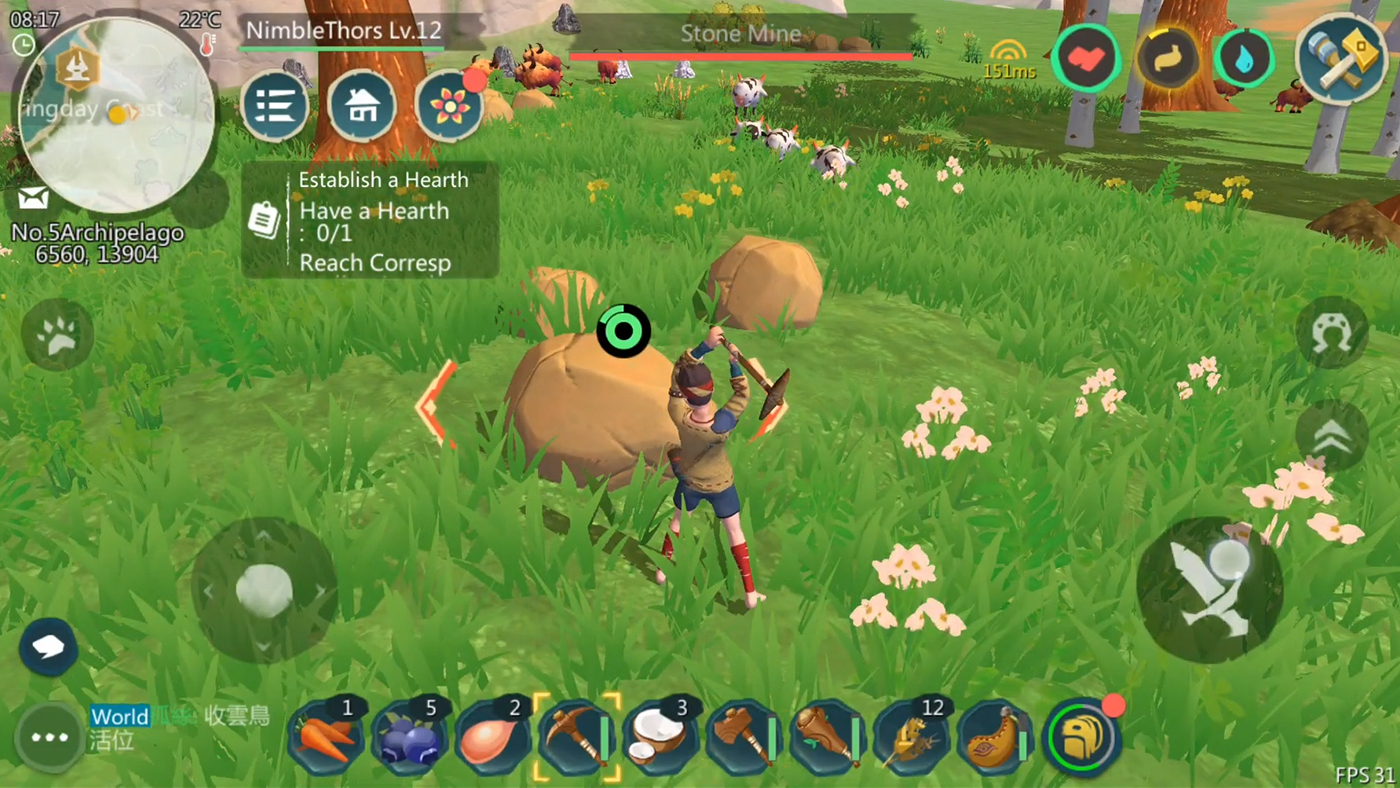Viewport: 1400px width, 788px height.
Task: Select the pickaxe hotbar slot
Action: point(577,739)
